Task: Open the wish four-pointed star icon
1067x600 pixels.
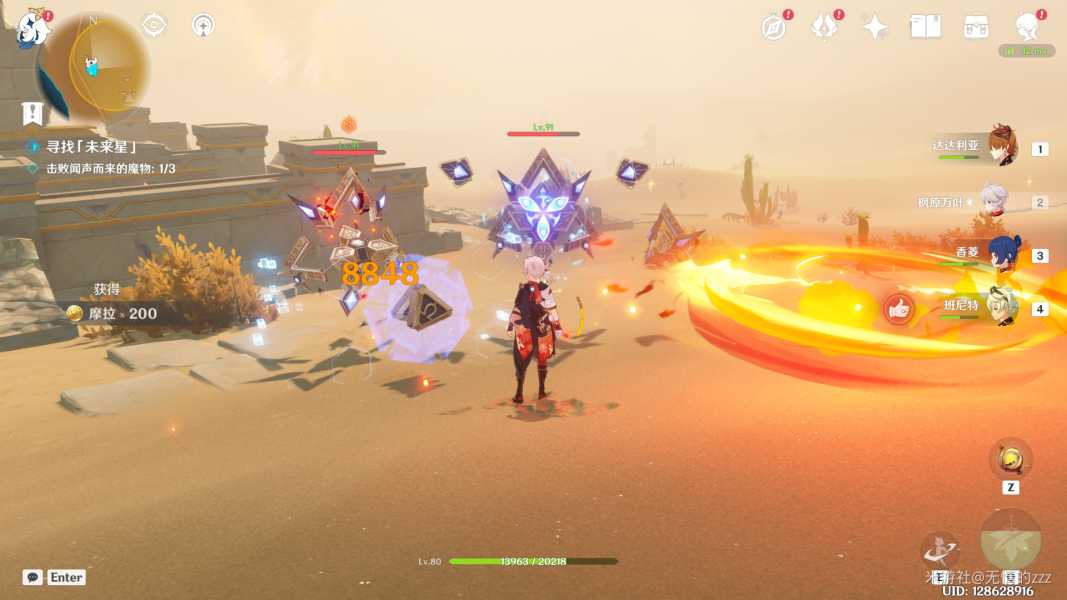Action: (x=875, y=27)
